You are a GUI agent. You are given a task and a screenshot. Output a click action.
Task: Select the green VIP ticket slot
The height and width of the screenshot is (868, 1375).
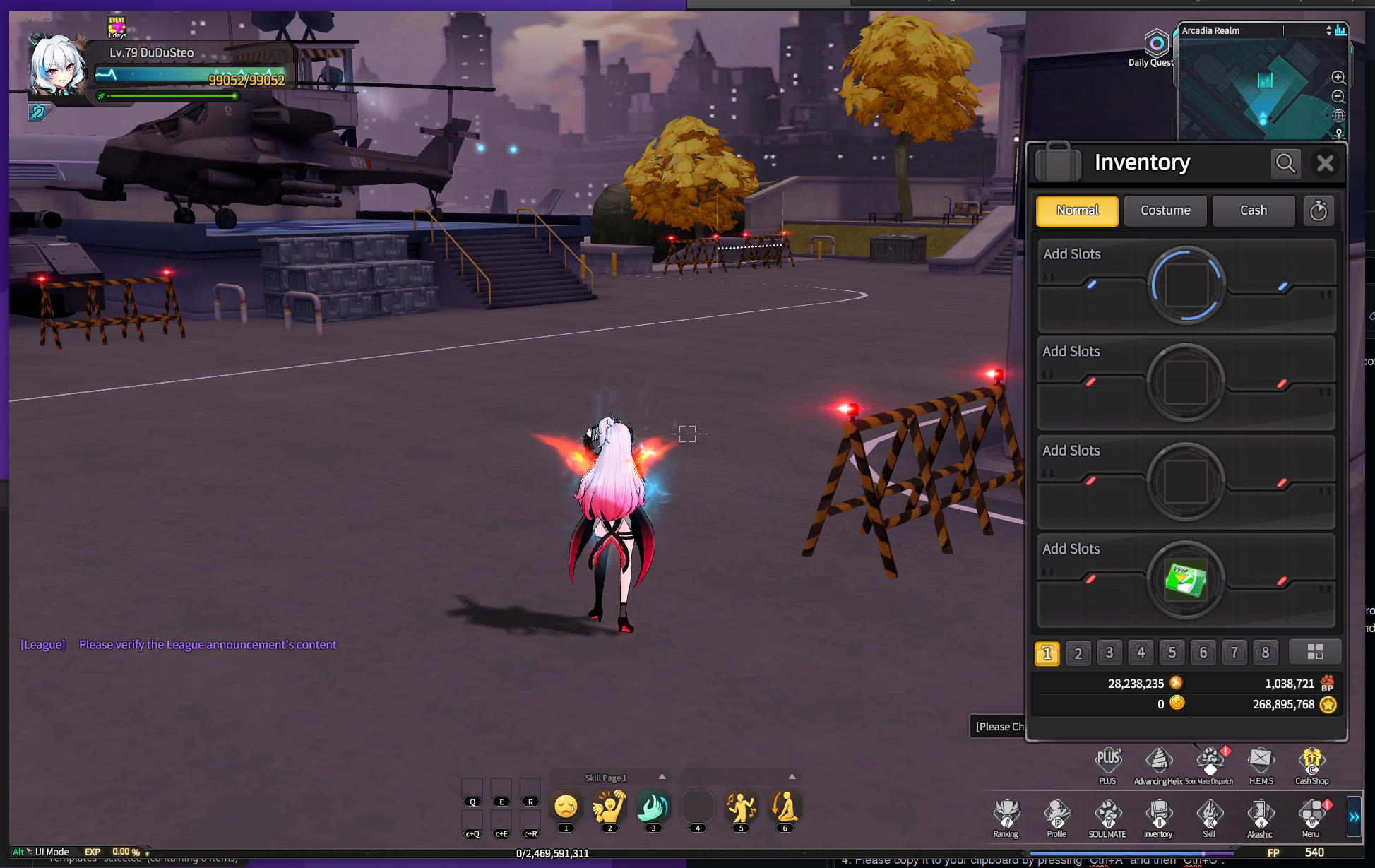pos(1186,581)
